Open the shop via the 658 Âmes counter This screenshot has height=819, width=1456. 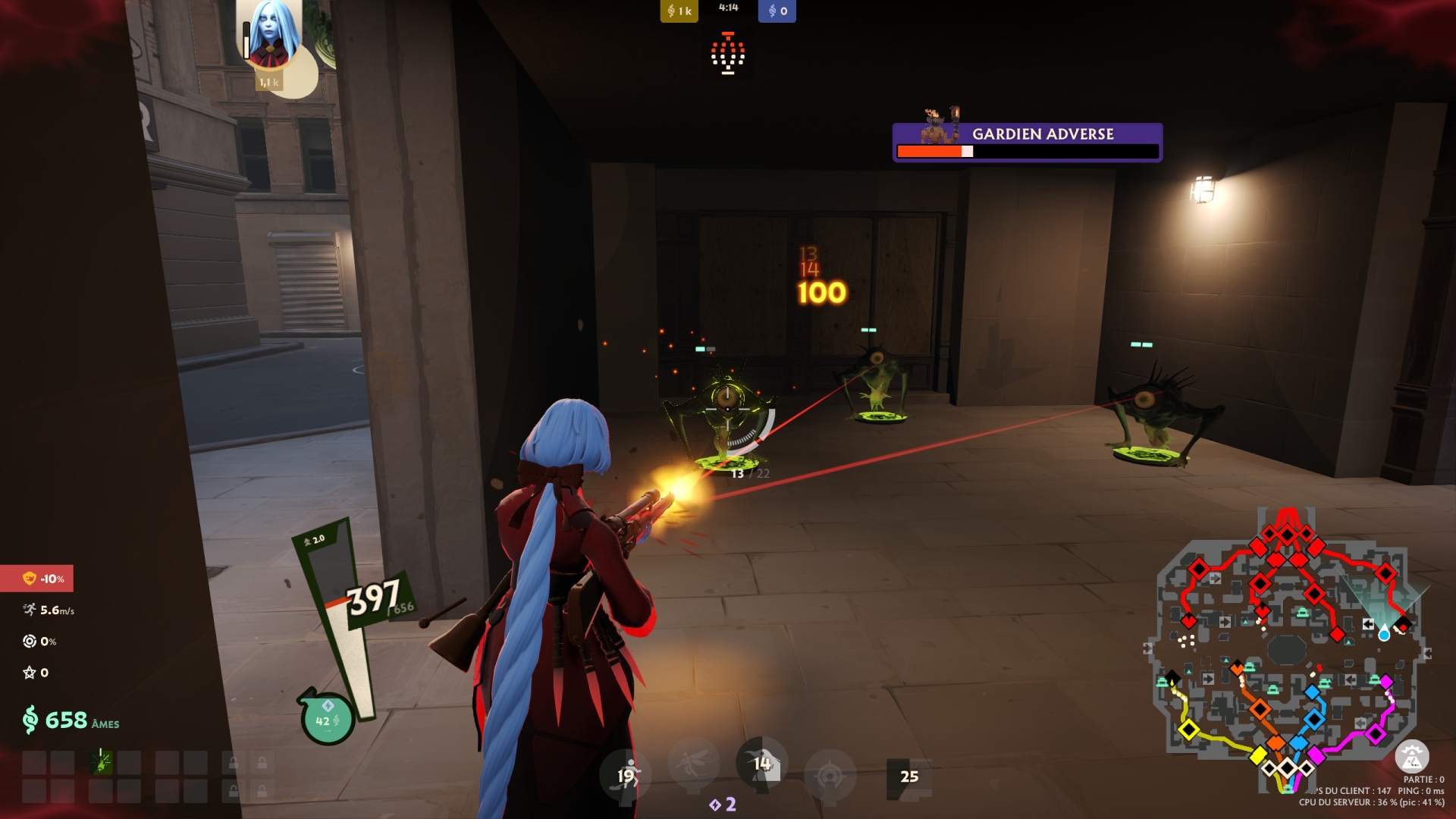[71, 720]
